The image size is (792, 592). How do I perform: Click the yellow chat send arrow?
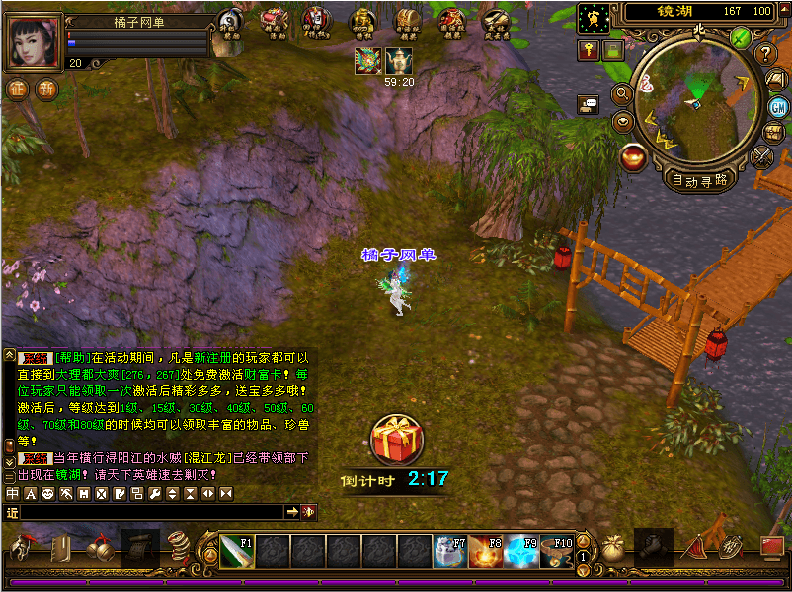[x=292, y=512]
